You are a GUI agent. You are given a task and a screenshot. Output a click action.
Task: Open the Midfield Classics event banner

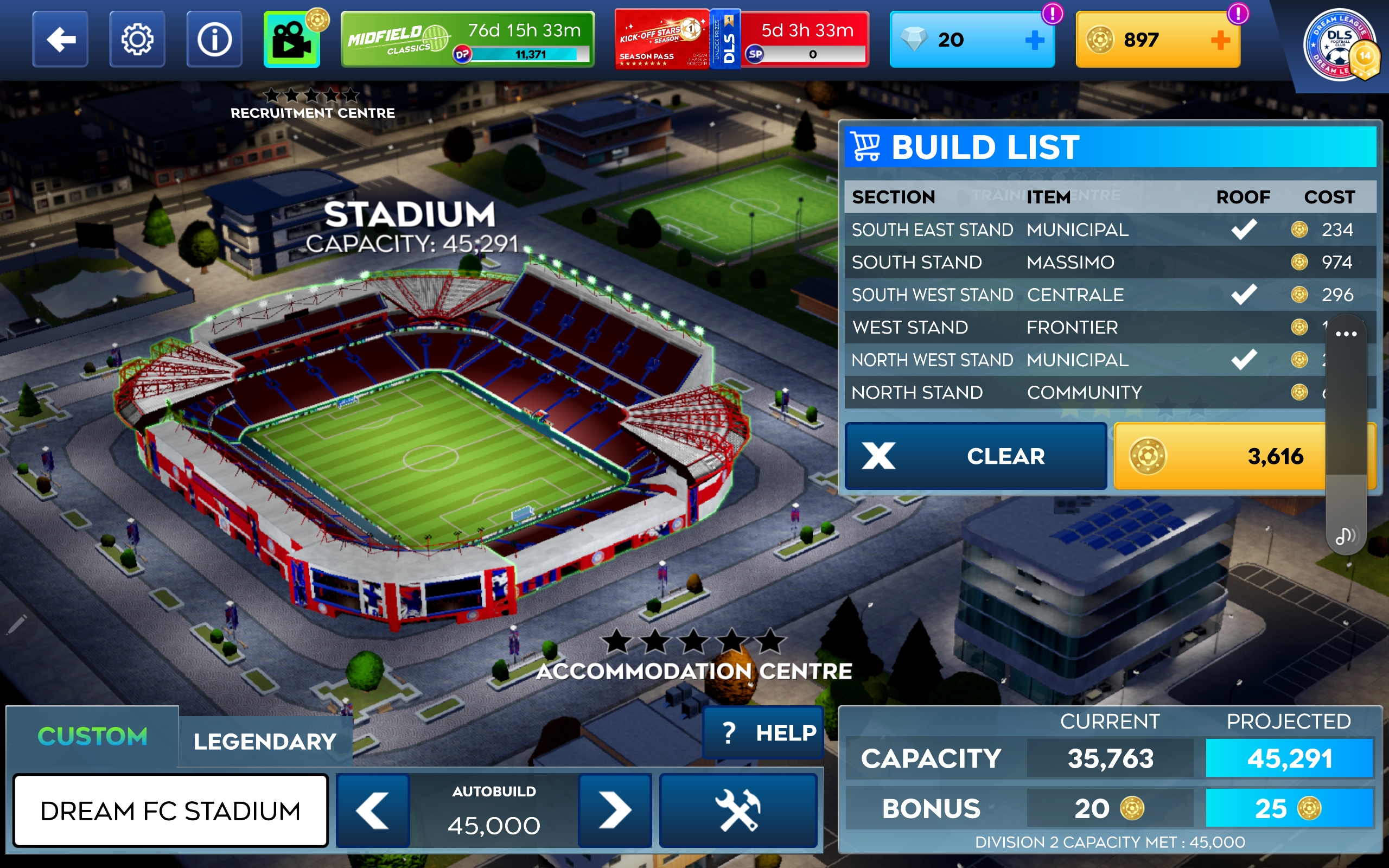pyautogui.click(x=467, y=40)
